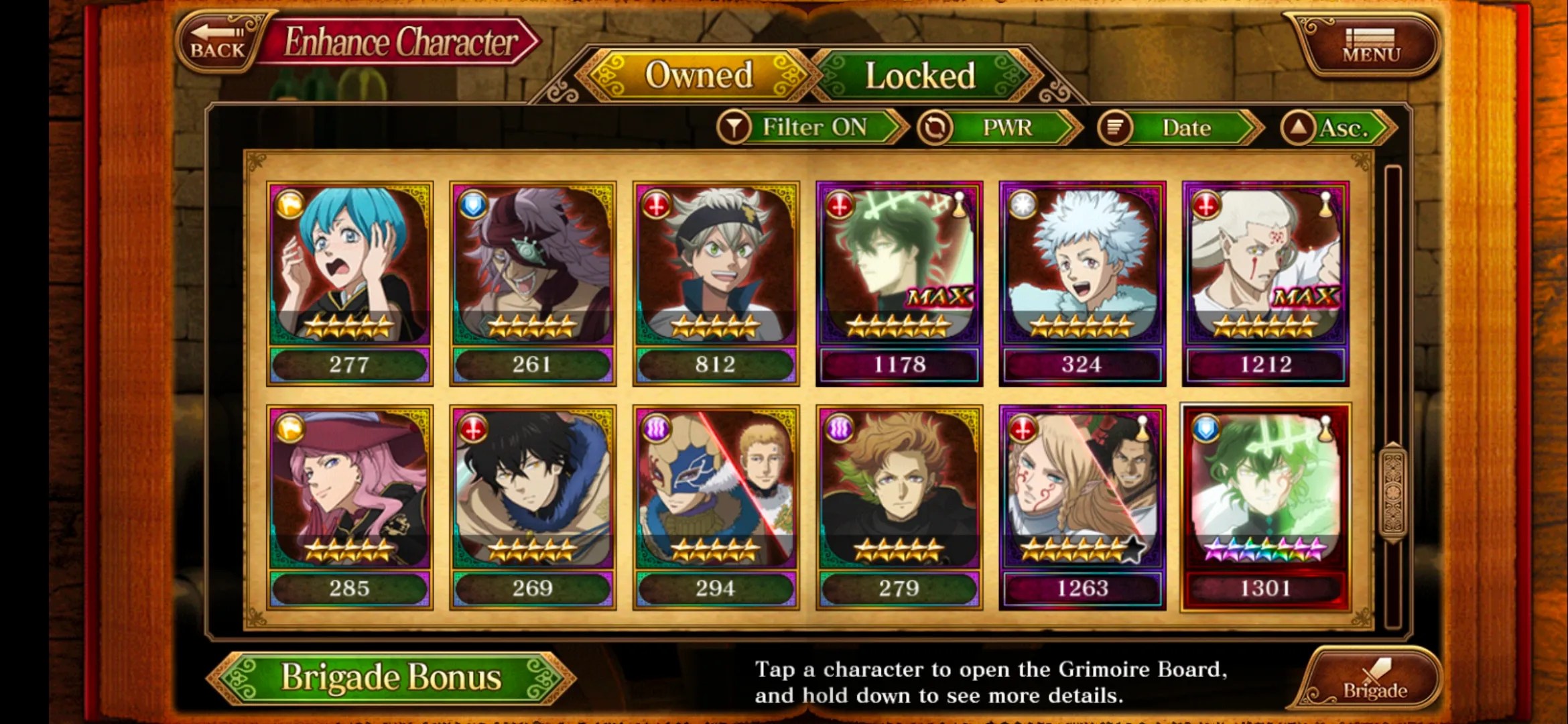Switch to the Locked tab
Screen dimensions: 1568x724
click(x=920, y=76)
